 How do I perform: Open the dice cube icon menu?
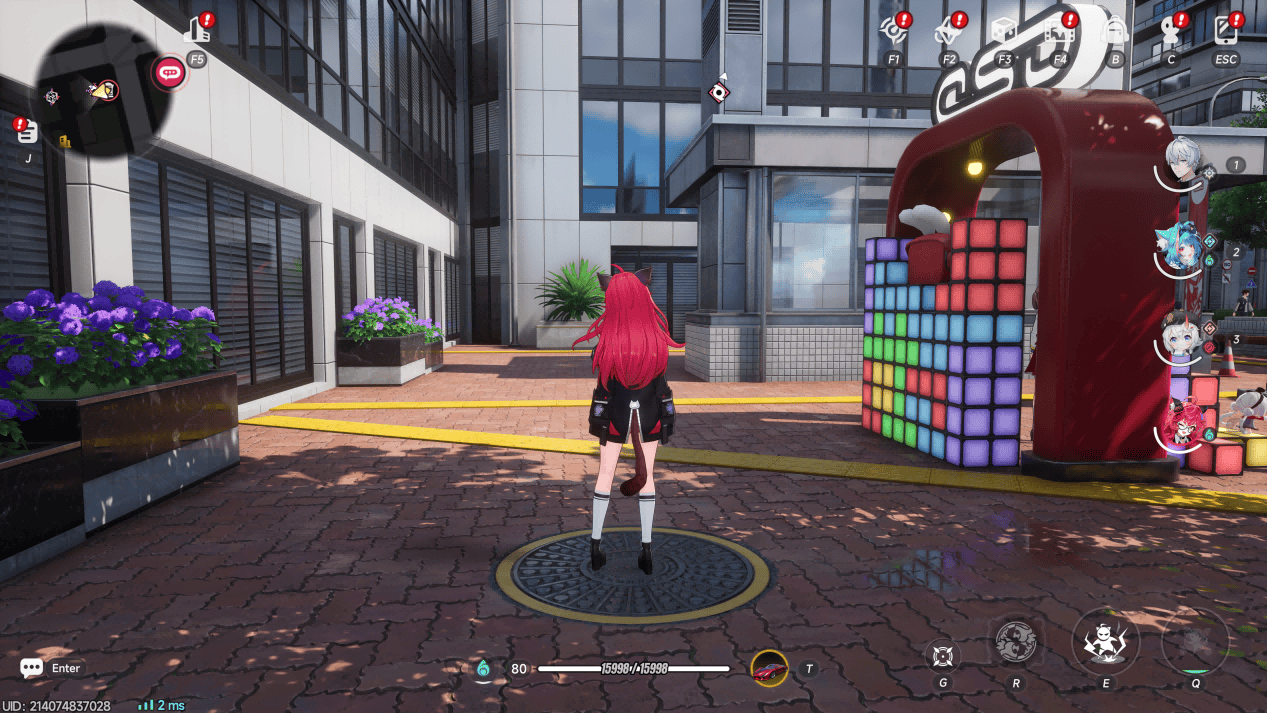[1004, 32]
